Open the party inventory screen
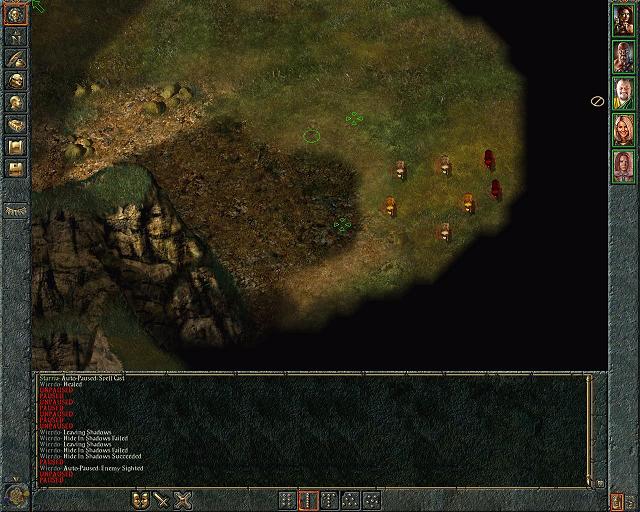Screen dimensions: 640x512 16,81
